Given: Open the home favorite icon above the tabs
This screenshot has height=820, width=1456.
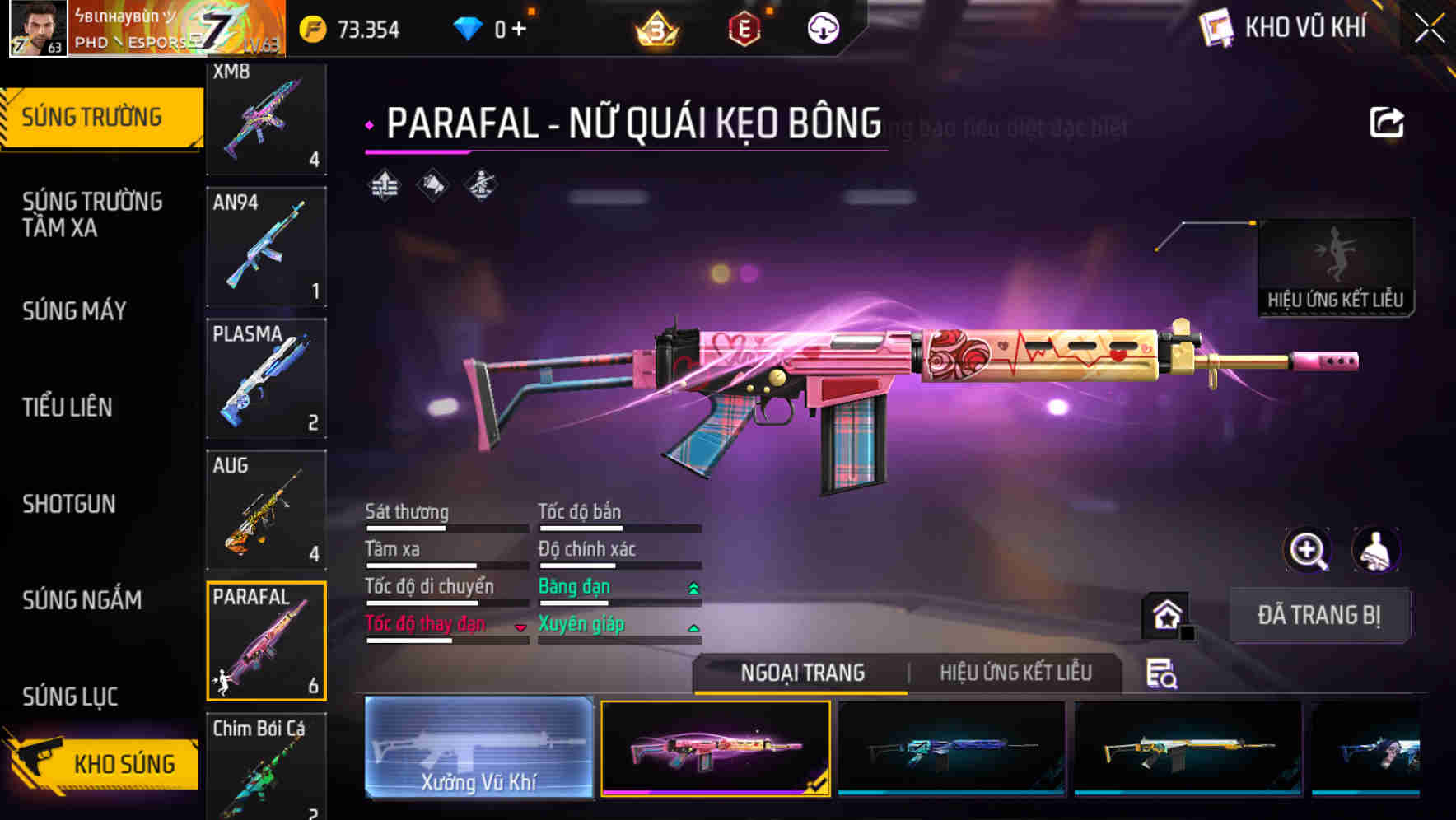Looking at the screenshot, I should pyautogui.click(x=1168, y=614).
